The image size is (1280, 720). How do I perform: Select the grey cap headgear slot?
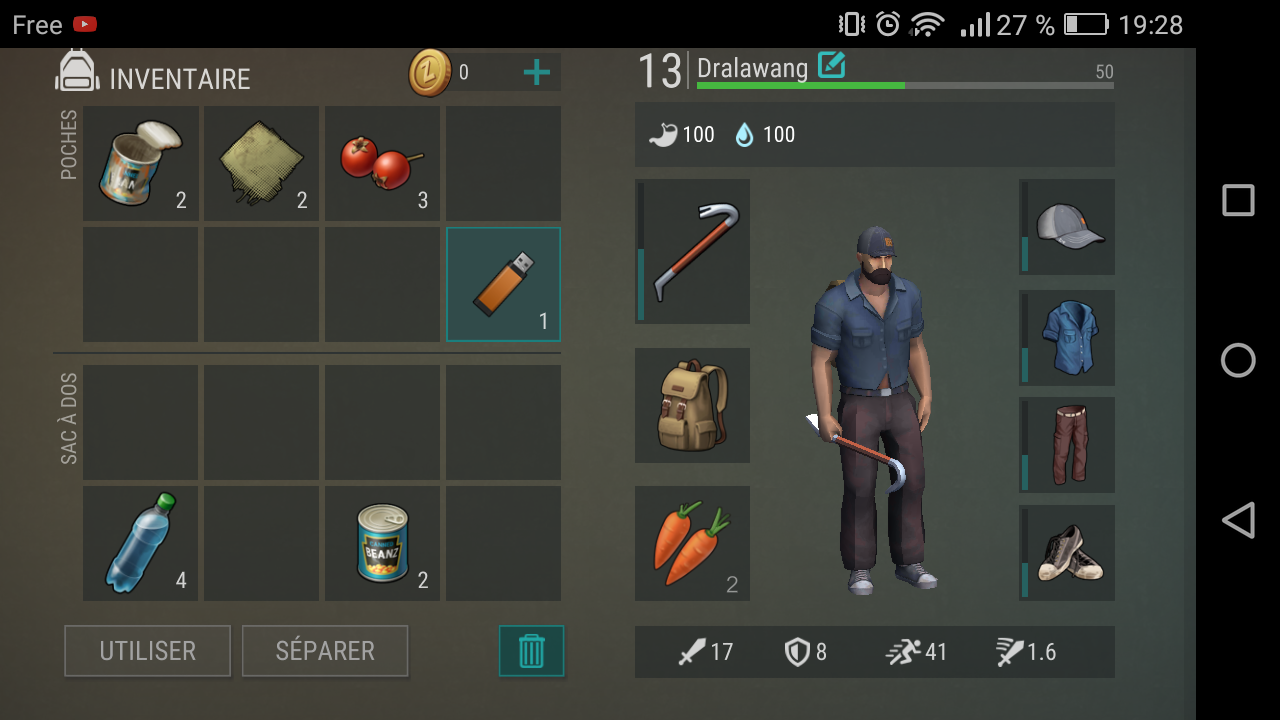[x=1067, y=227]
